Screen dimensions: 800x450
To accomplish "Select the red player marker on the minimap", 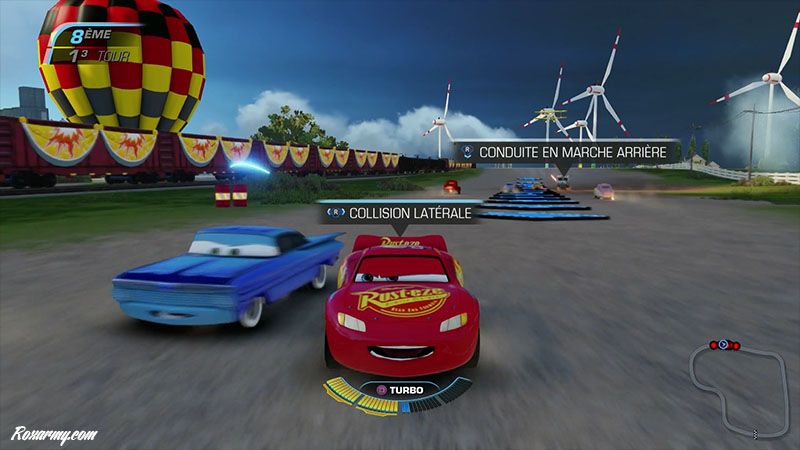I will tap(724, 345).
